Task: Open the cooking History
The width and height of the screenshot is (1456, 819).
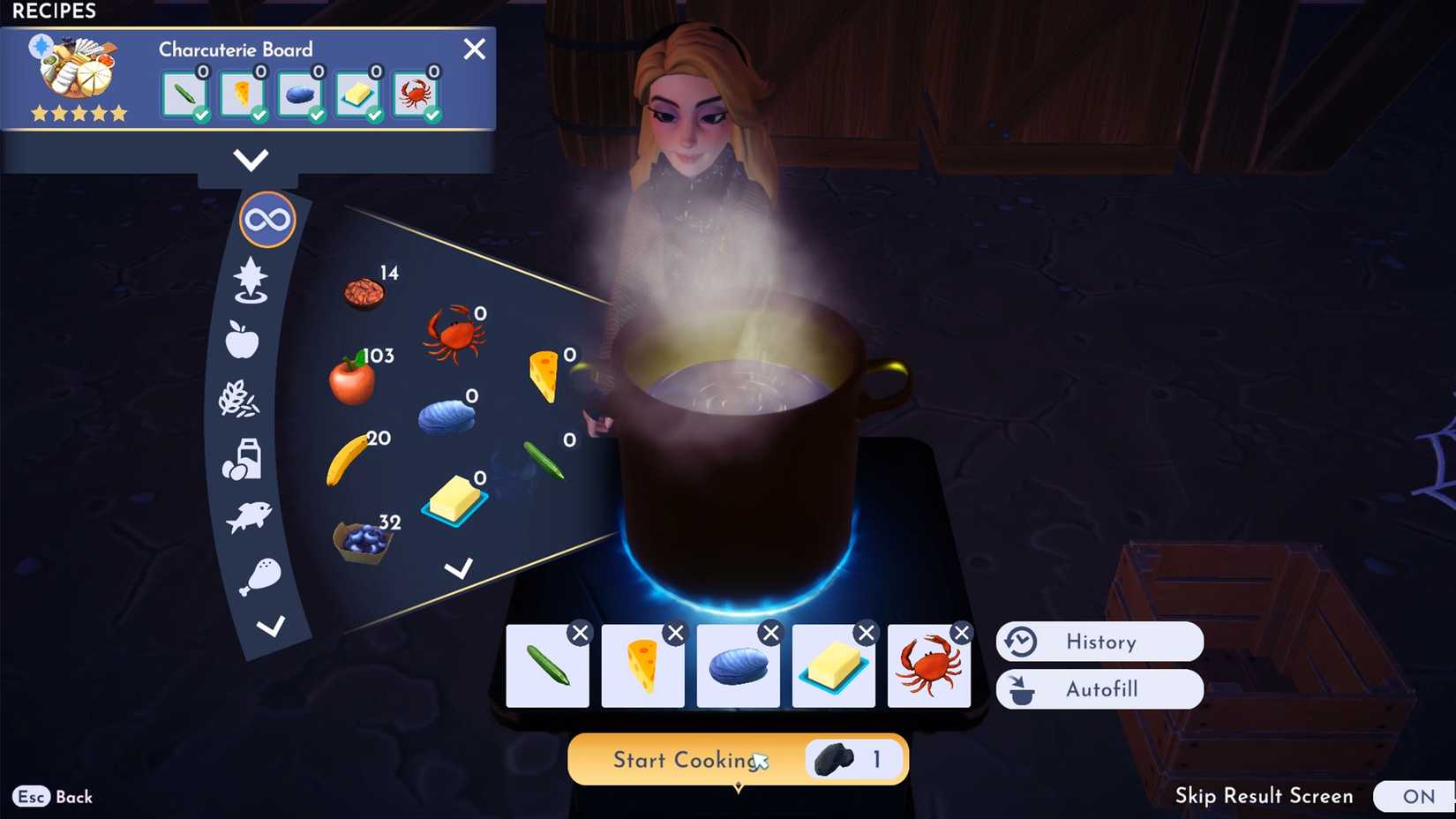Action: pos(1099,642)
